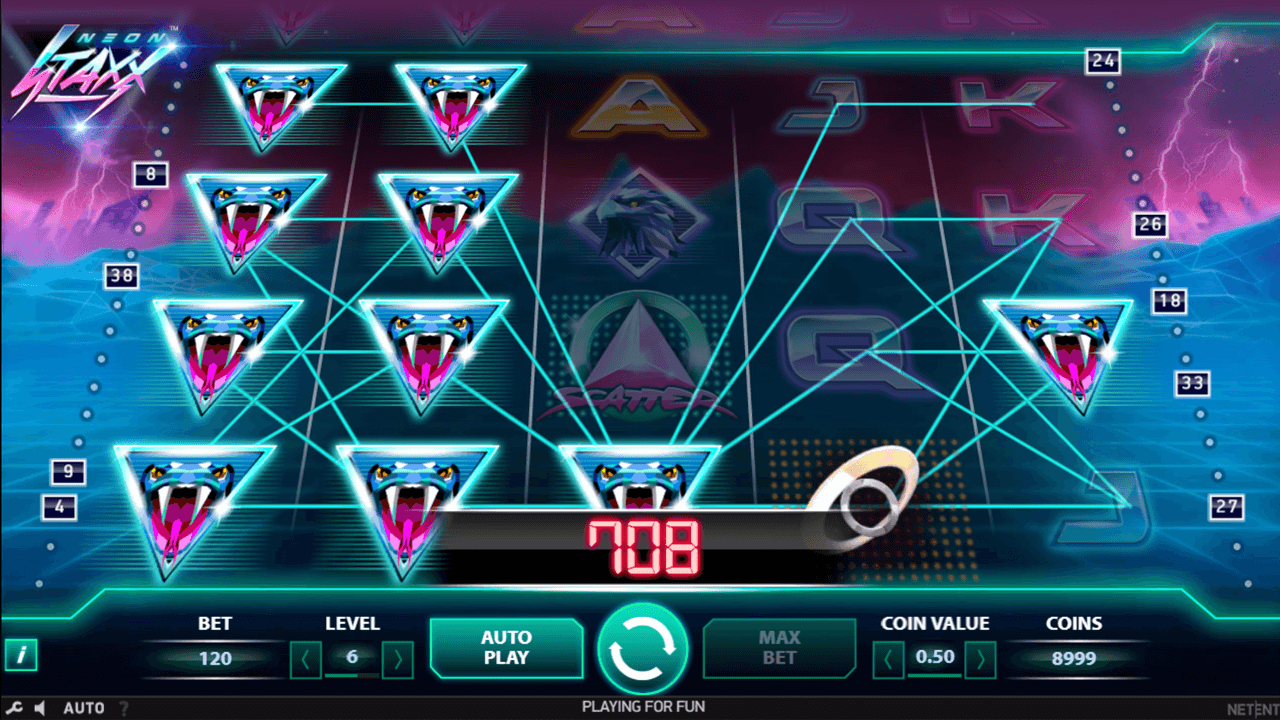1280x720 pixels.
Task: Select payline 9 marker
Action: 68,472
